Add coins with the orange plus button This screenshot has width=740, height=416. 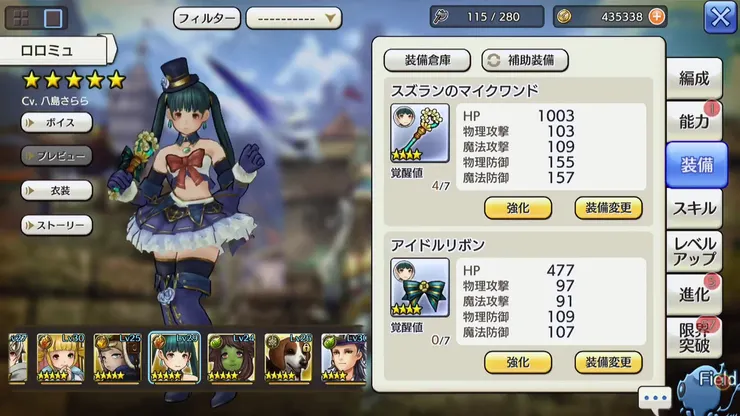tap(656, 17)
